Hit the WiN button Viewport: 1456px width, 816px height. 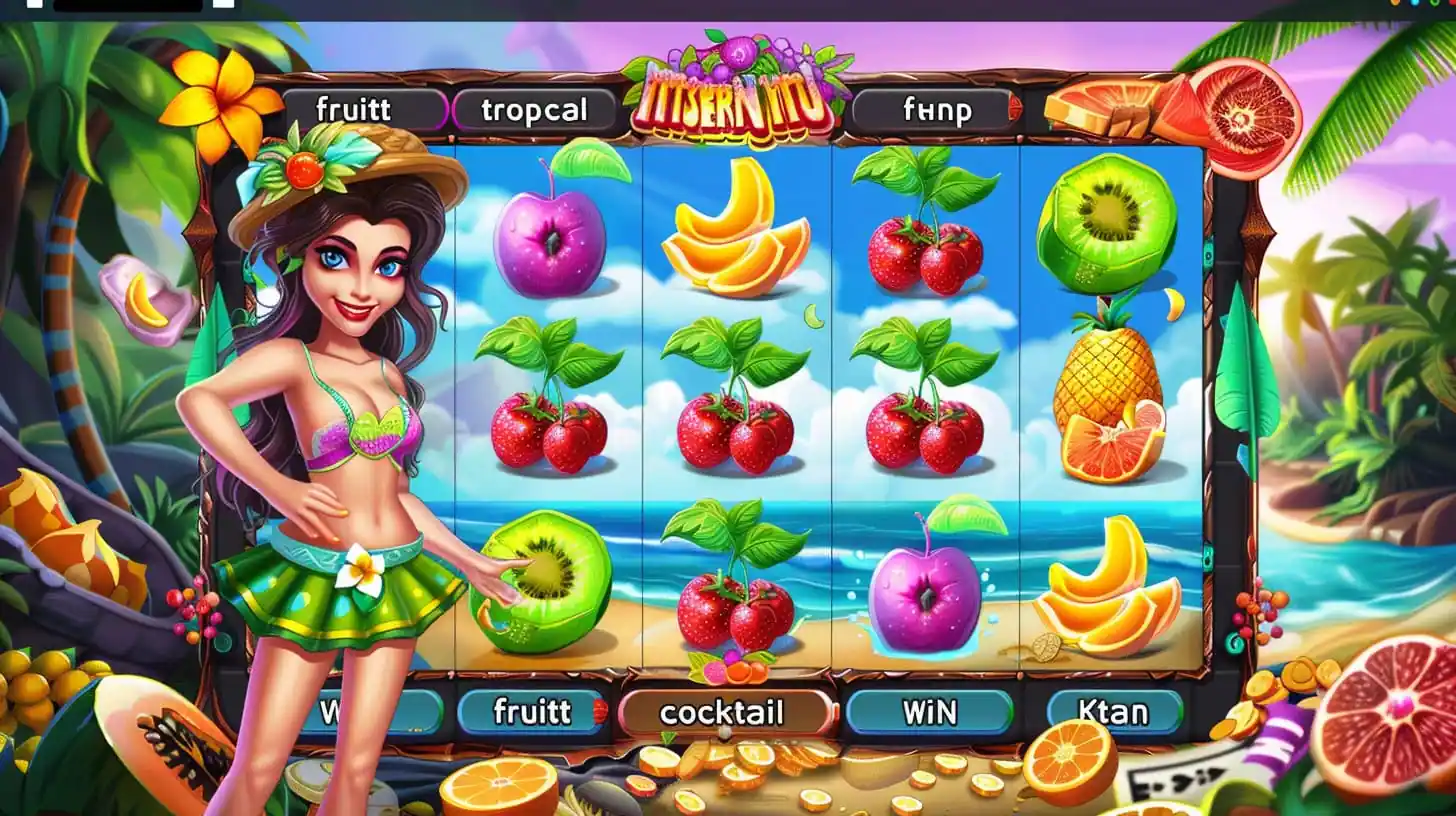coord(930,712)
